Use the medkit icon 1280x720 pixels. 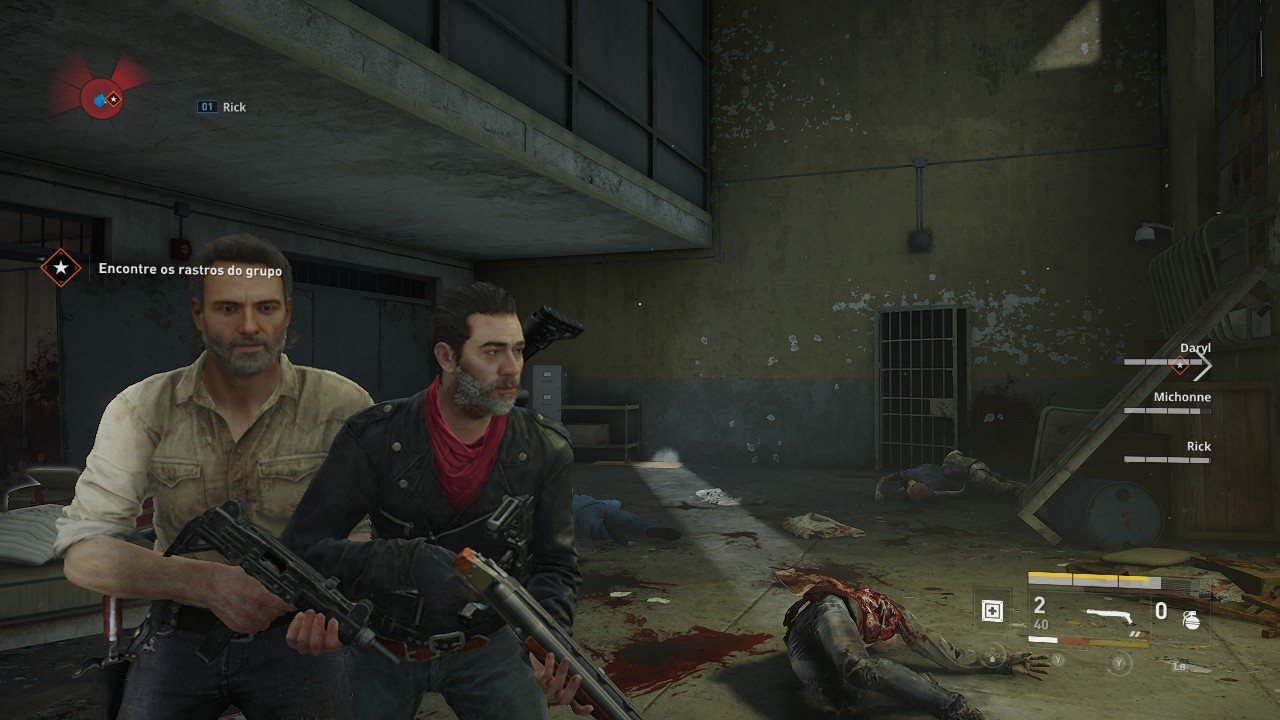coord(992,611)
